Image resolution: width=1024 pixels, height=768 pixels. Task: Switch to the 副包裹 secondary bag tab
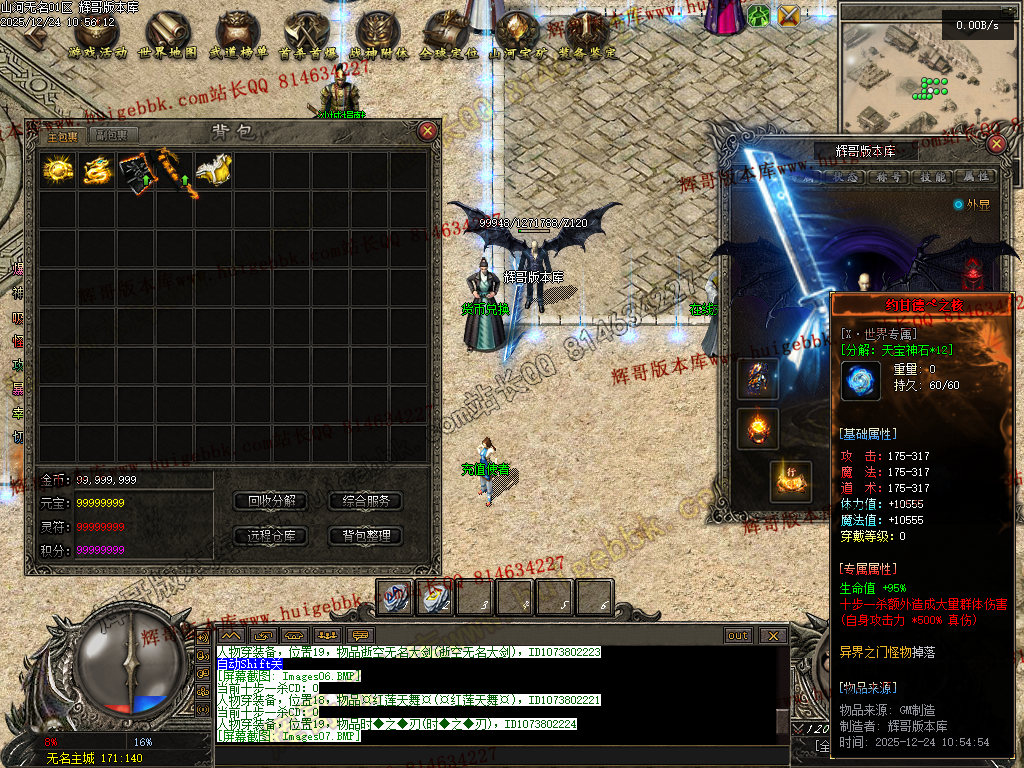click(x=110, y=136)
